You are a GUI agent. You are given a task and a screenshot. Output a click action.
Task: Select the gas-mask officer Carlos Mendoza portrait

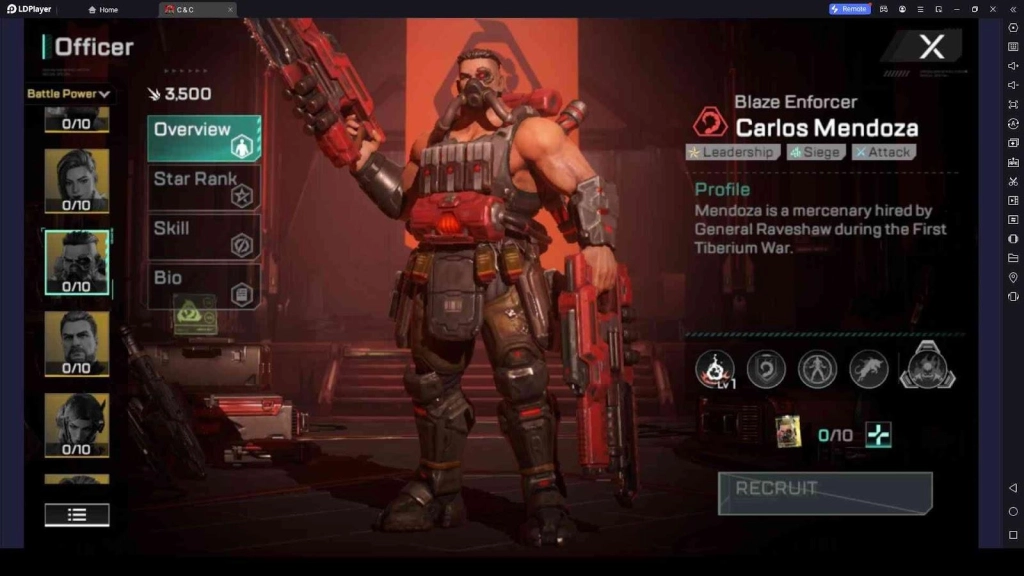pos(77,259)
